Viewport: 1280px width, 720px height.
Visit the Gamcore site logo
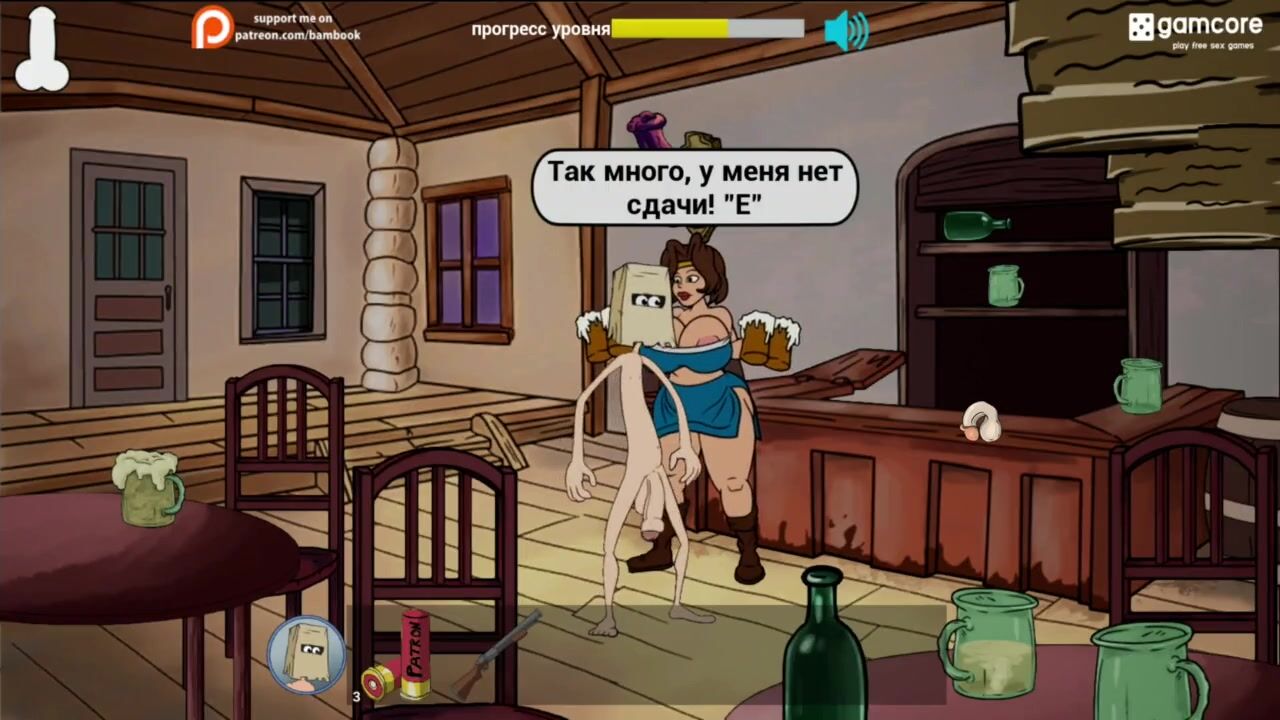pos(1195,28)
